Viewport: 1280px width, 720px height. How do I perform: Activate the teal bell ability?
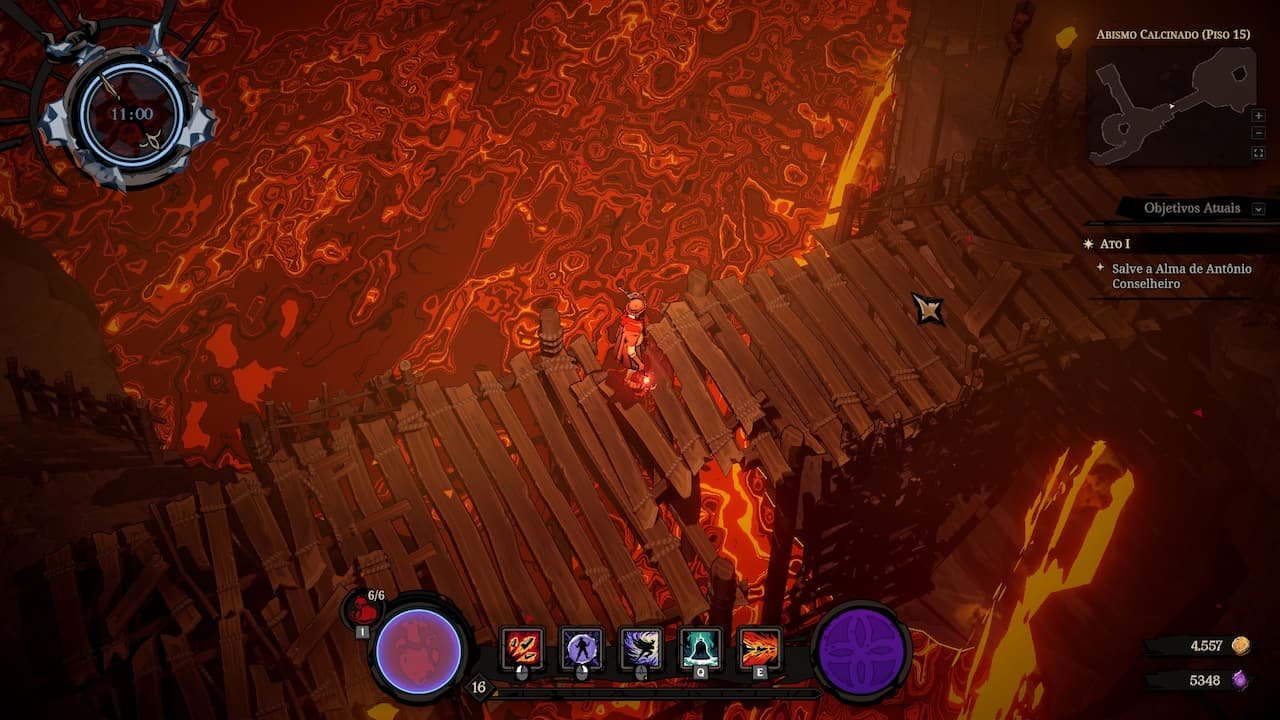pyautogui.click(x=701, y=647)
